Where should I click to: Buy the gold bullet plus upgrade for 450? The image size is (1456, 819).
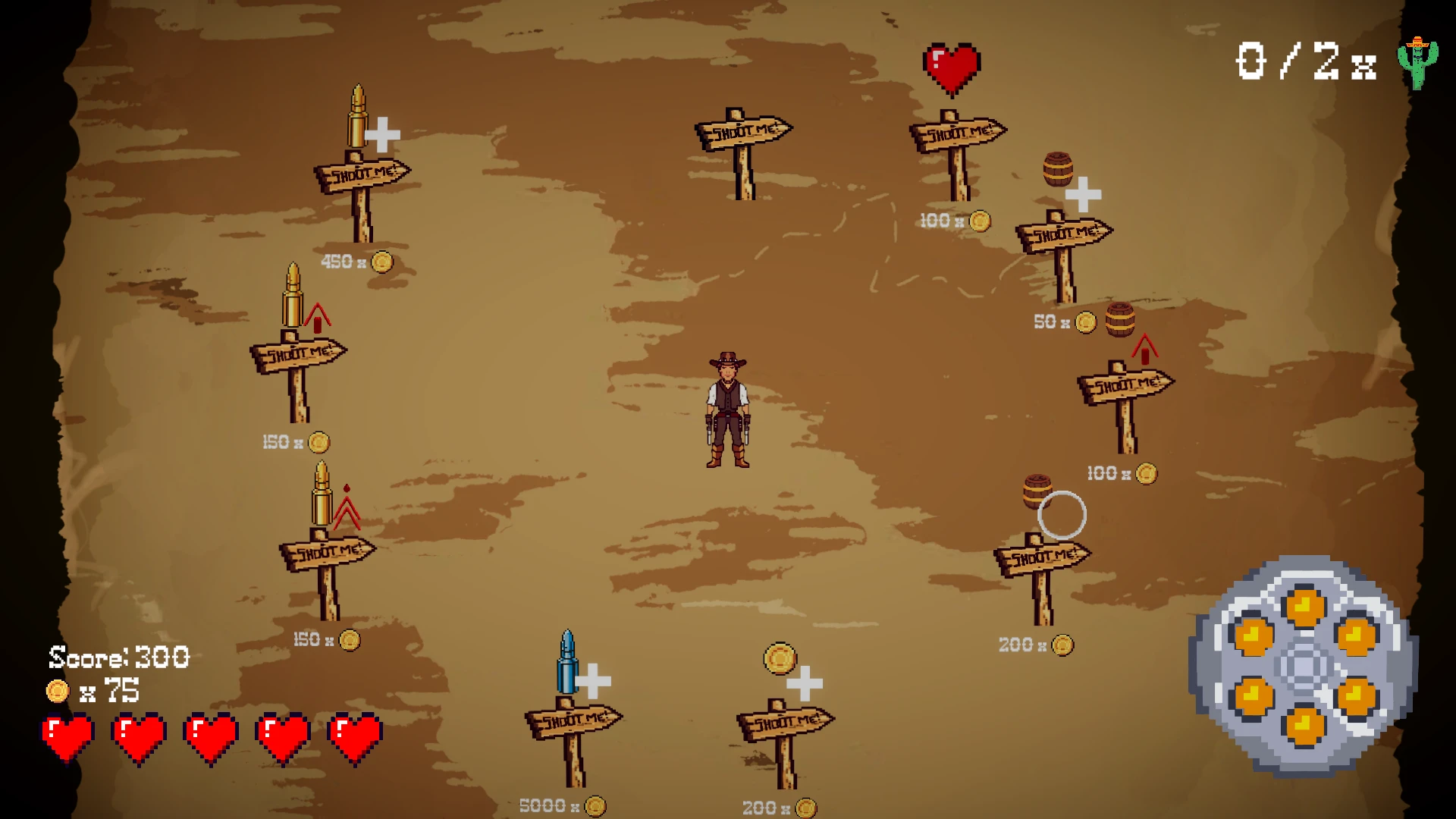click(x=362, y=174)
